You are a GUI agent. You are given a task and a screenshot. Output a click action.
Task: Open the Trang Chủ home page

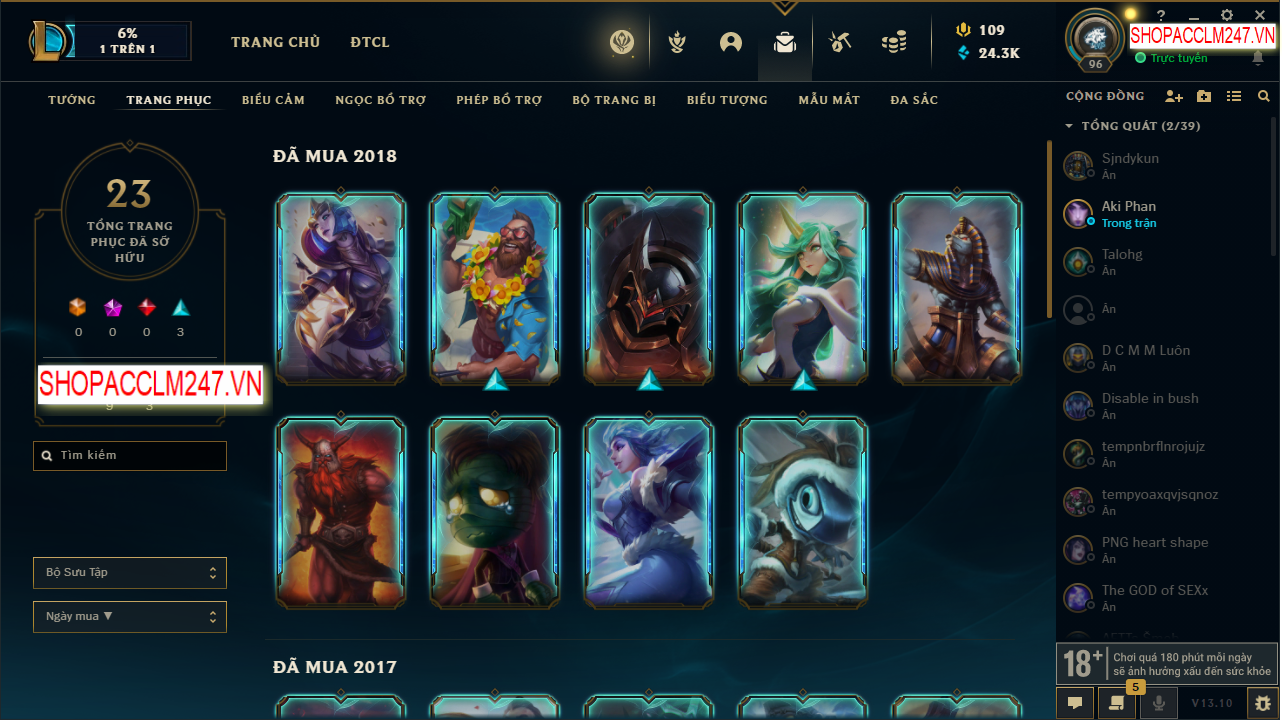tap(275, 42)
